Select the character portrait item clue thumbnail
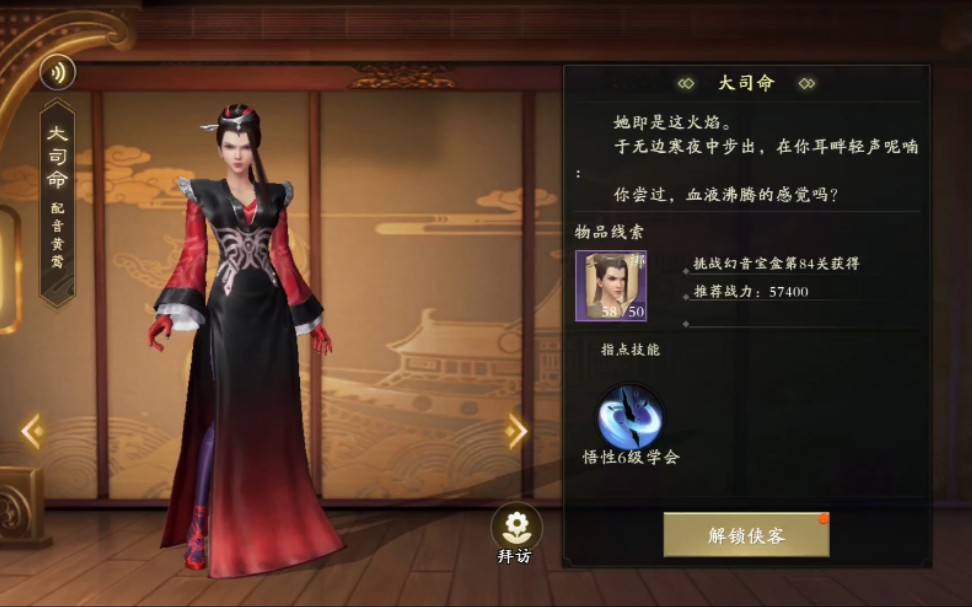Screen dimensions: 972x607 (x=610, y=286)
